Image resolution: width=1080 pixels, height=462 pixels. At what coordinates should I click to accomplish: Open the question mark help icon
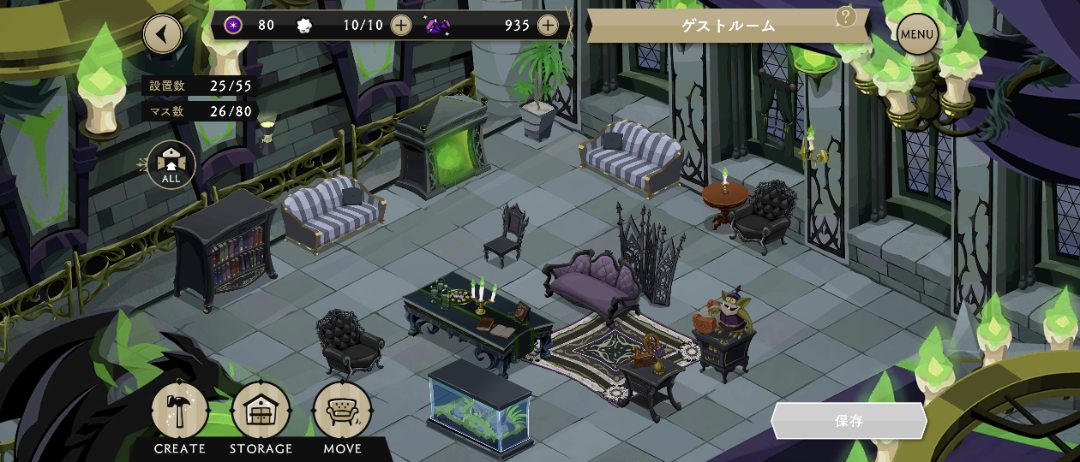pos(846,16)
